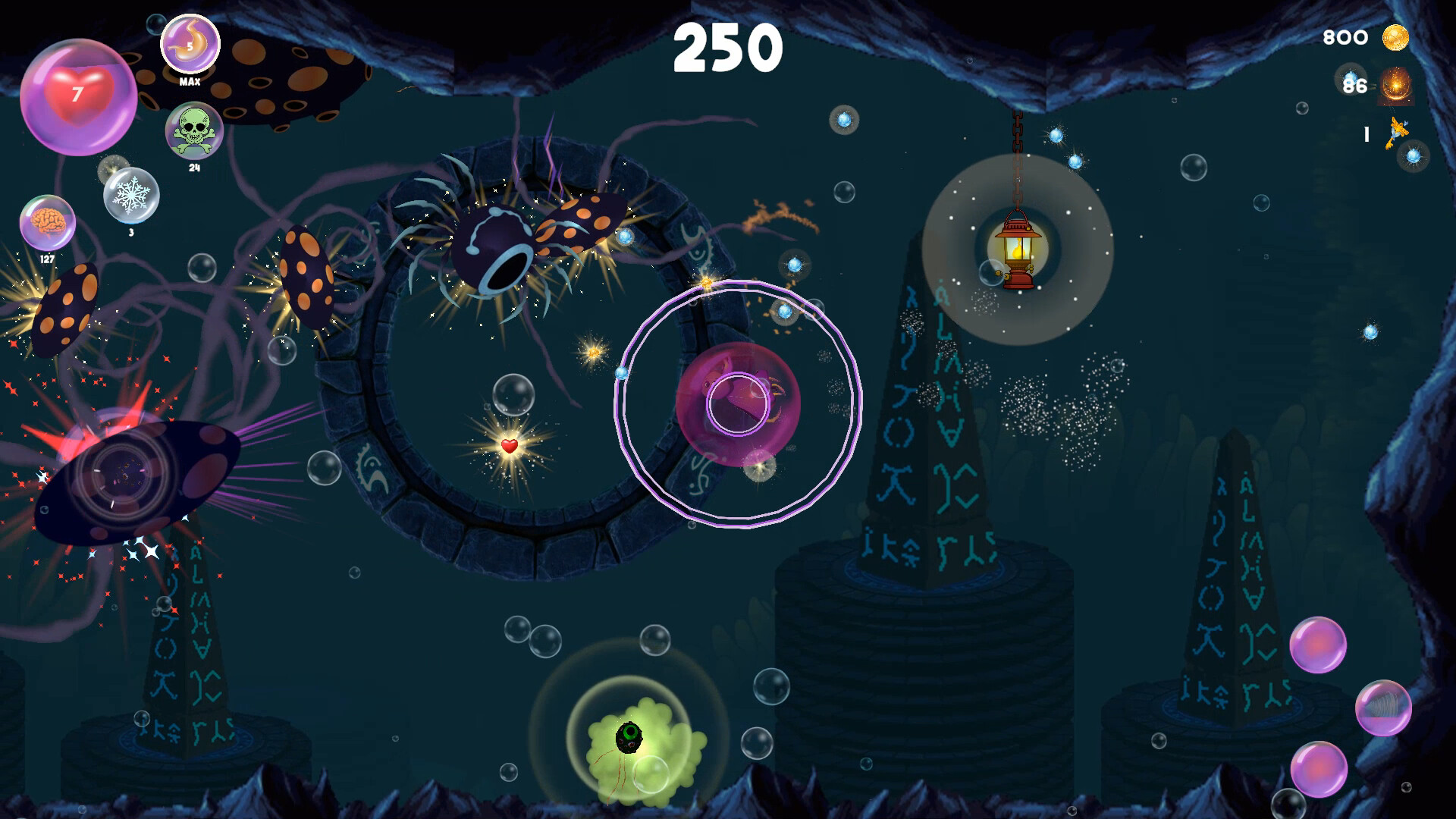This screenshot has width=1456, height=819.
Task: Select the orange firefly icon beside counter 1
Action: 1398,133
